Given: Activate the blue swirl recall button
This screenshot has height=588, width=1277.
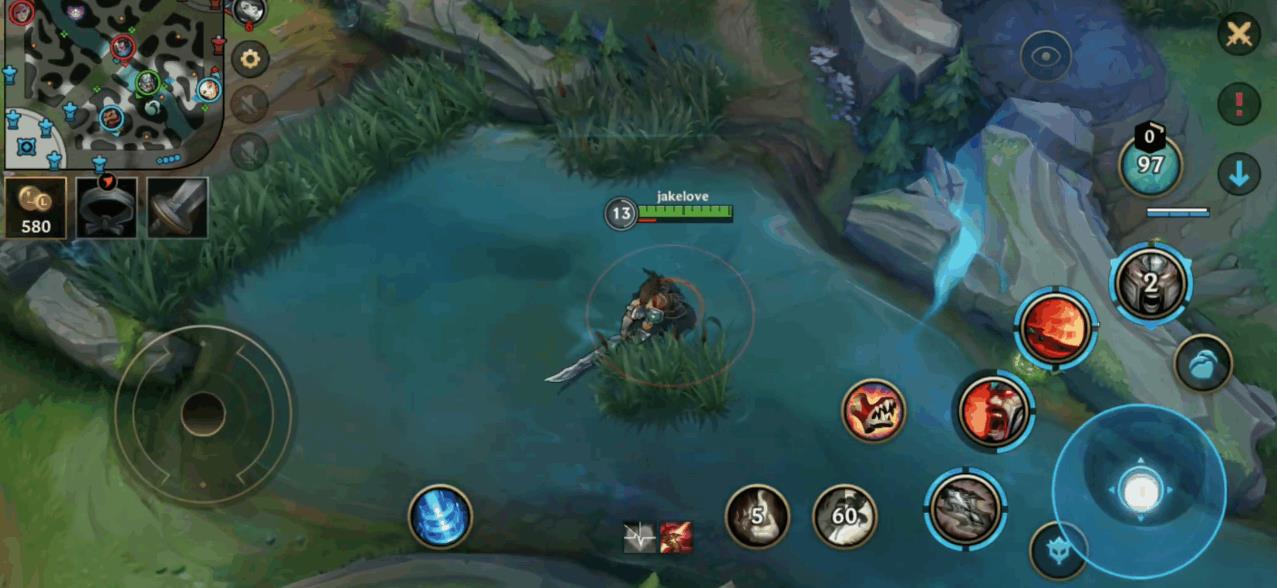Looking at the screenshot, I should (x=440, y=516).
